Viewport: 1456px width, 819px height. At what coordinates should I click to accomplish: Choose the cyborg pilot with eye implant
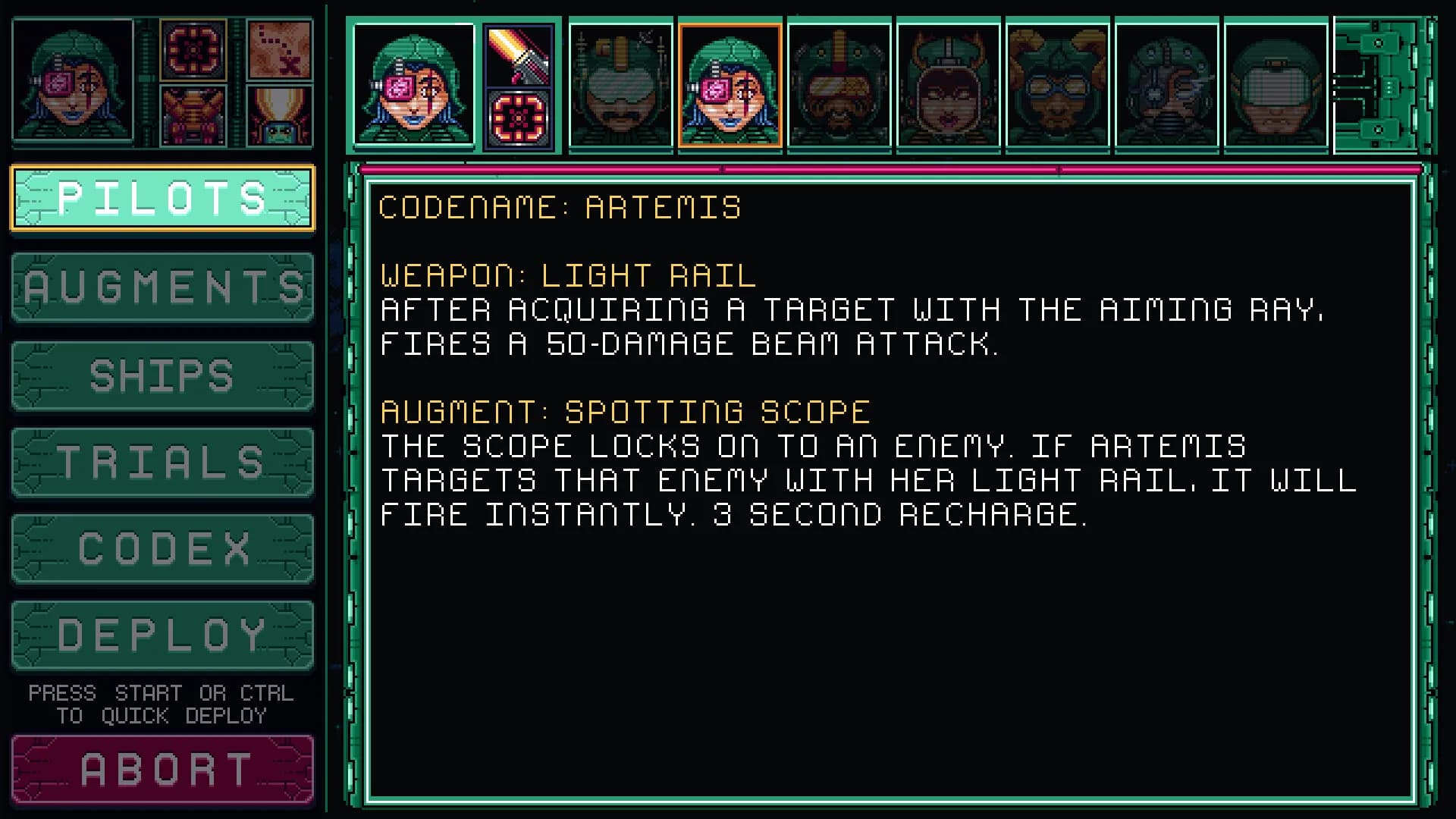tap(1166, 85)
